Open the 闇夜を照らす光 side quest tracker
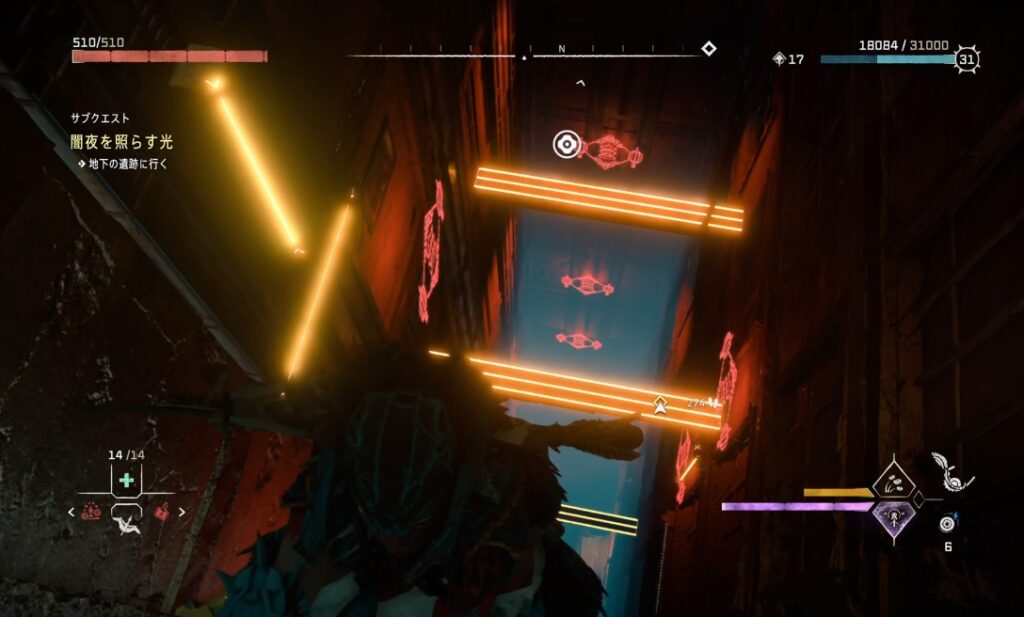Viewport: 1024px width, 617px height. coord(121,142)
